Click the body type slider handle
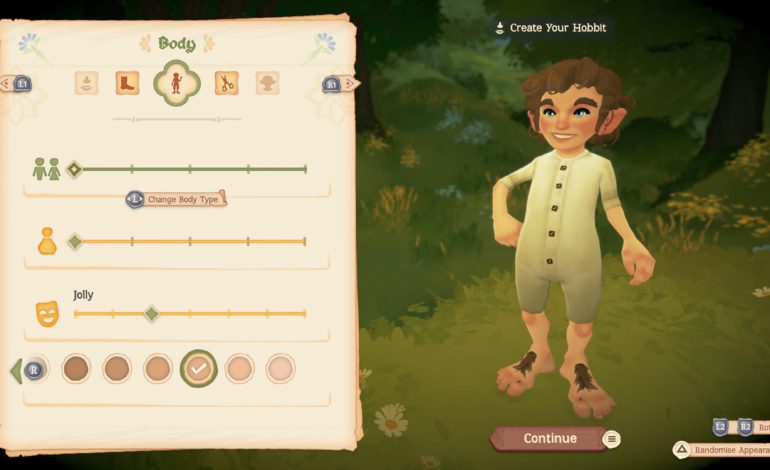 click(x=74, y=169)
